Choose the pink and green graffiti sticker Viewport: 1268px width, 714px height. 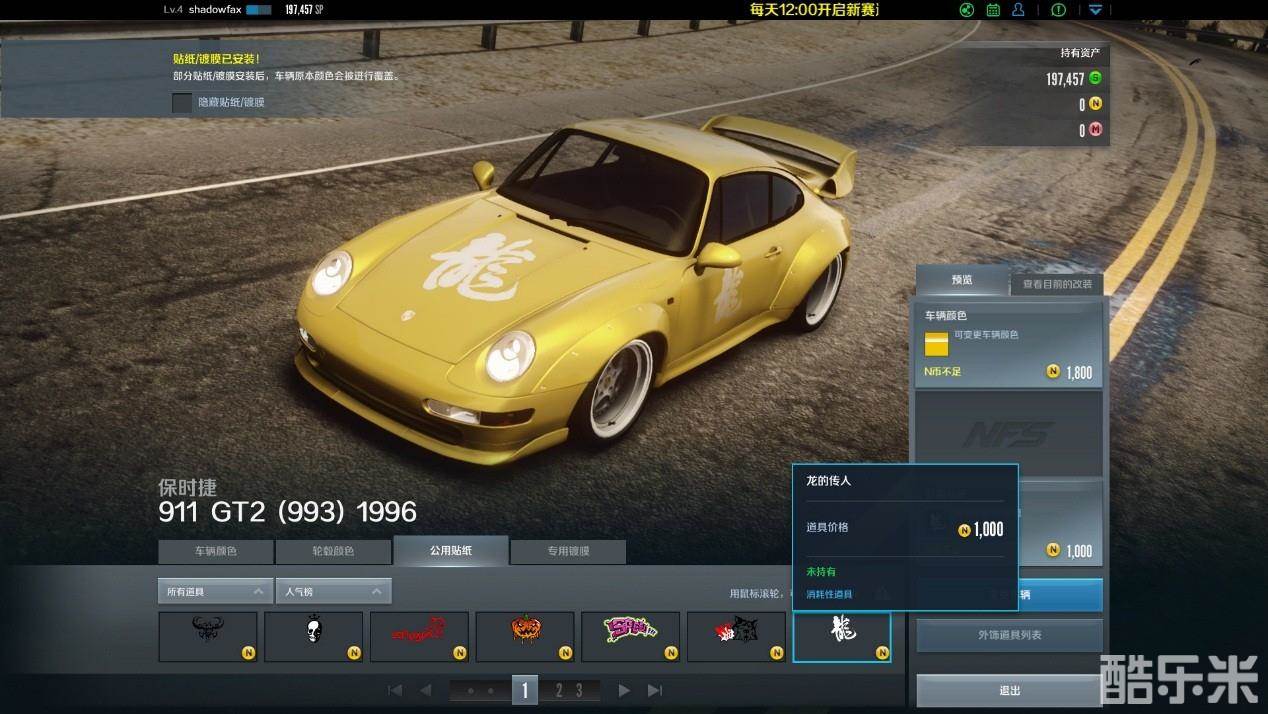tap(630, 636)
